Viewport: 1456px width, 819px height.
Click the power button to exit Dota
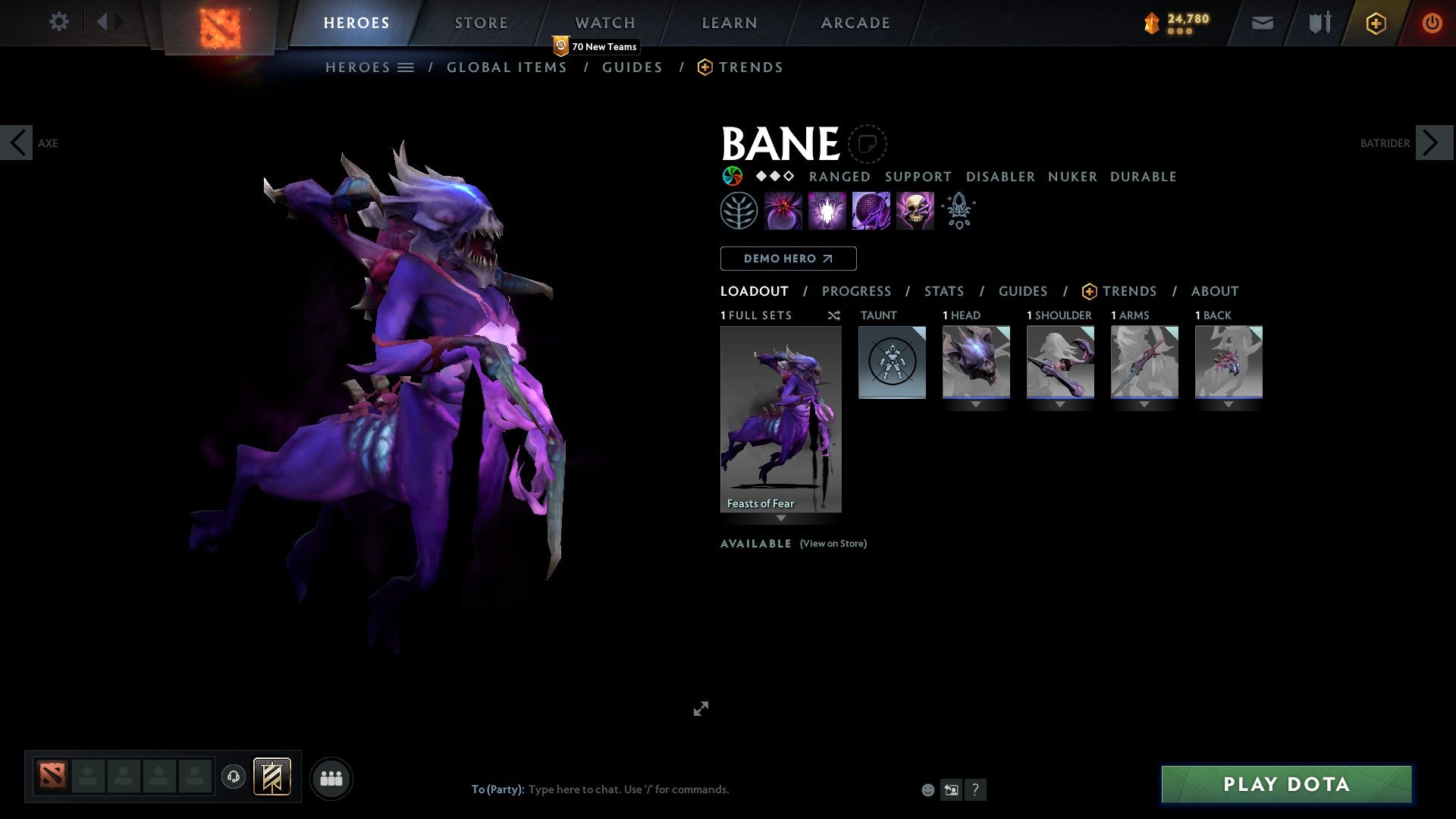1432,23
